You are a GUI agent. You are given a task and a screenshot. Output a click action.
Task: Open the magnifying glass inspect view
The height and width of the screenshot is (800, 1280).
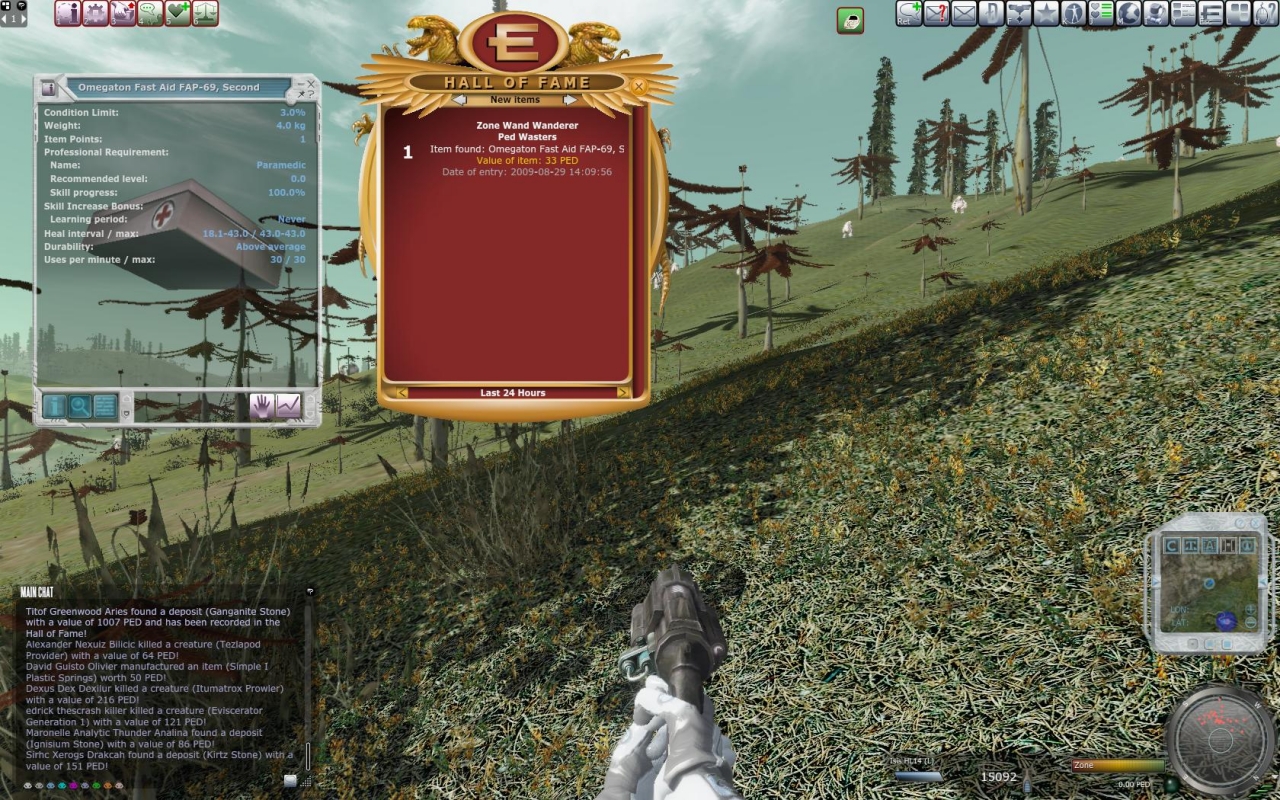[79, 406]
